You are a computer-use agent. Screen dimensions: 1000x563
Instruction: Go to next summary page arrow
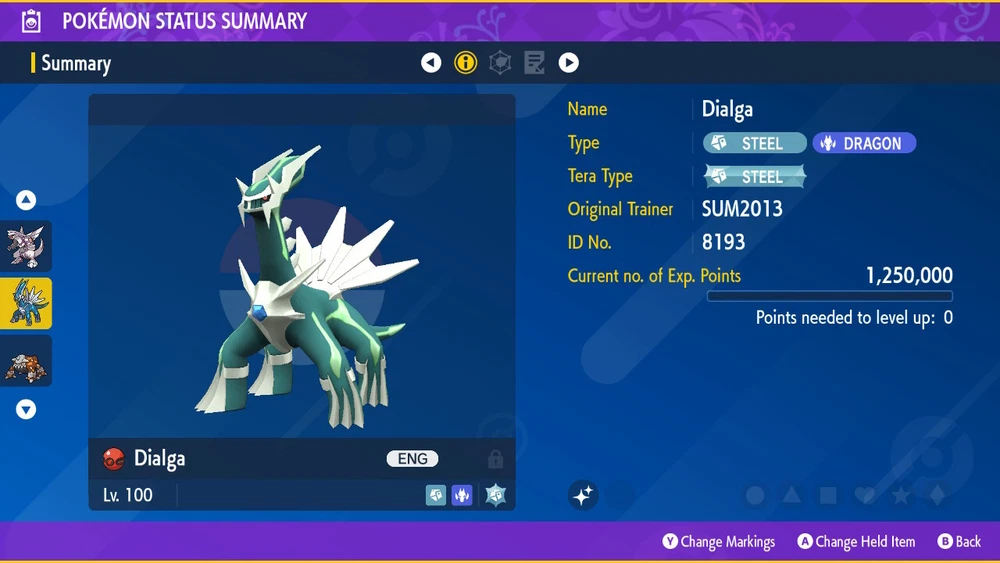tap(568, 63)
